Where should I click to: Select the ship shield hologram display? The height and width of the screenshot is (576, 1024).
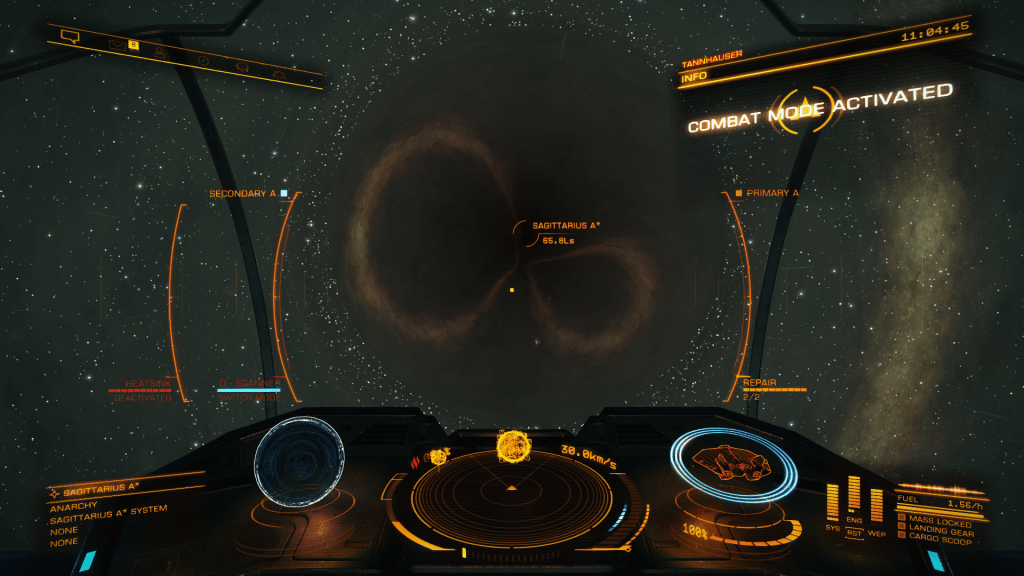[733, 464]
